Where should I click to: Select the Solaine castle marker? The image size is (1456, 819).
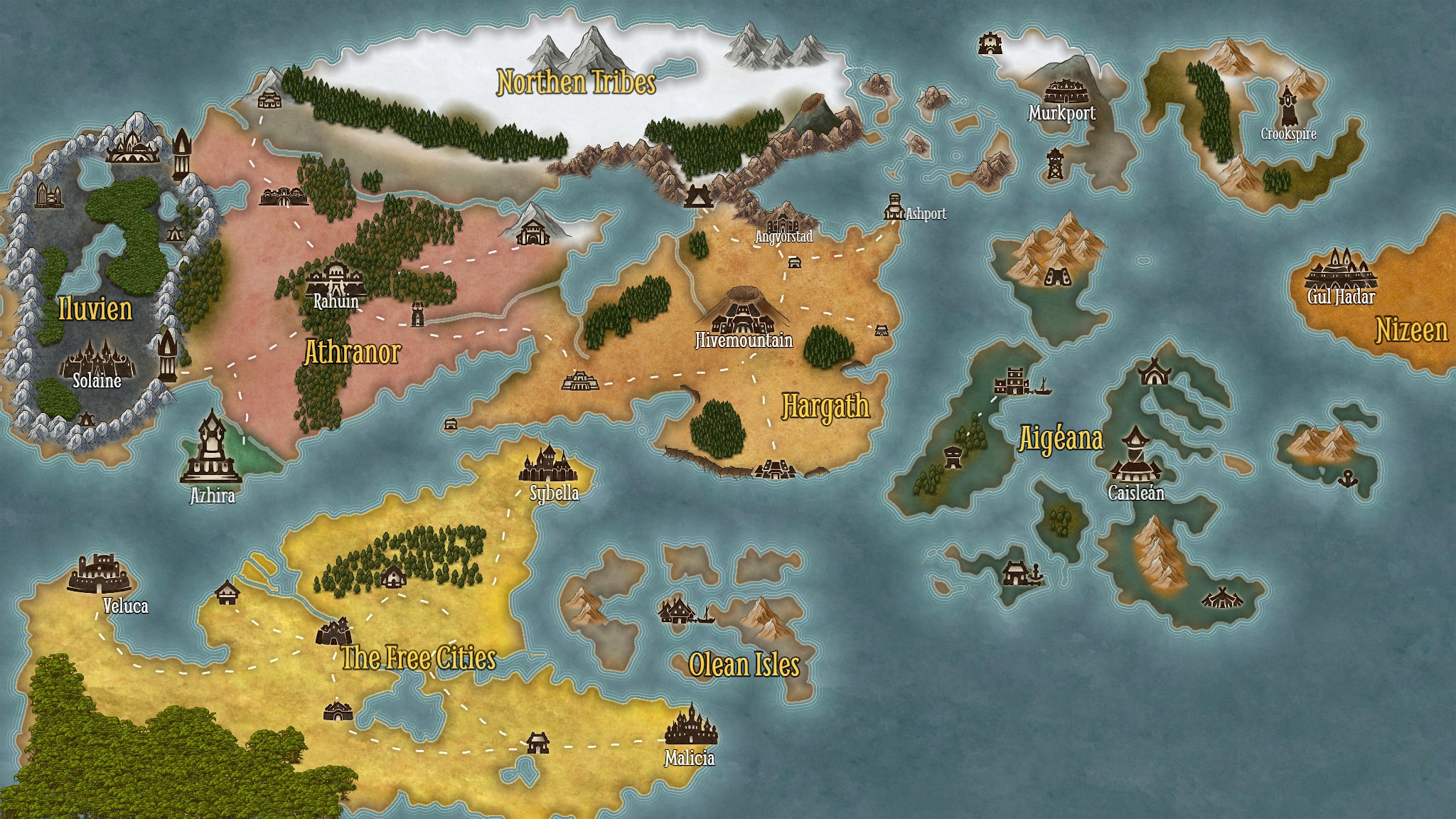(x=95, y=358)
